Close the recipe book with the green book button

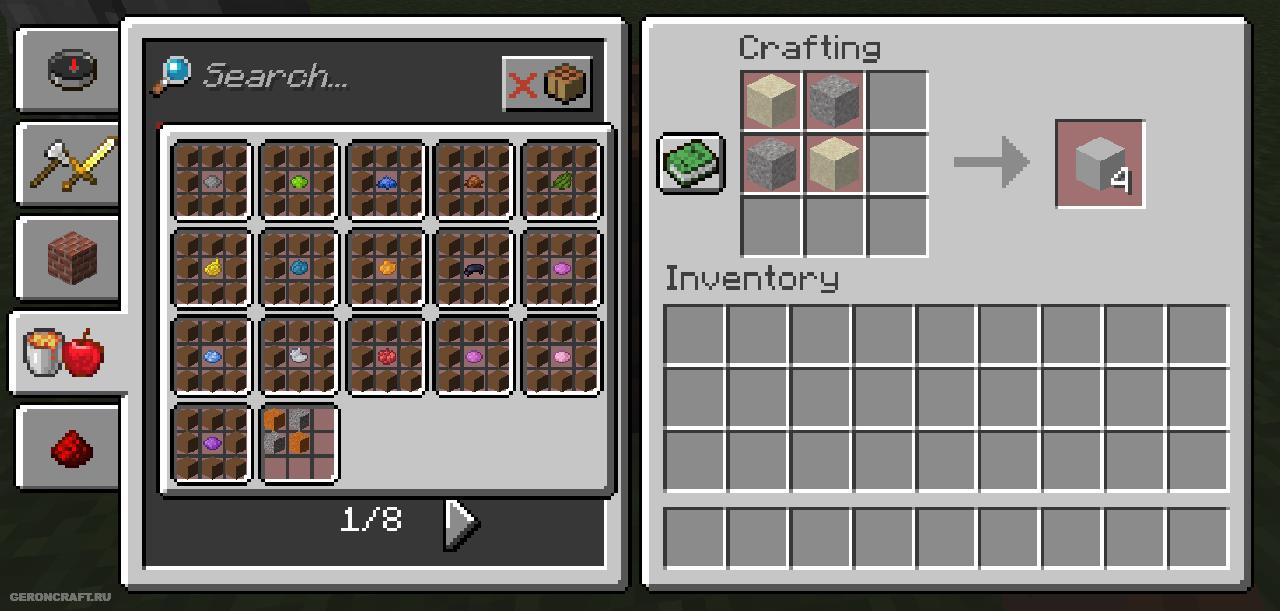click(x=690, y=163)
